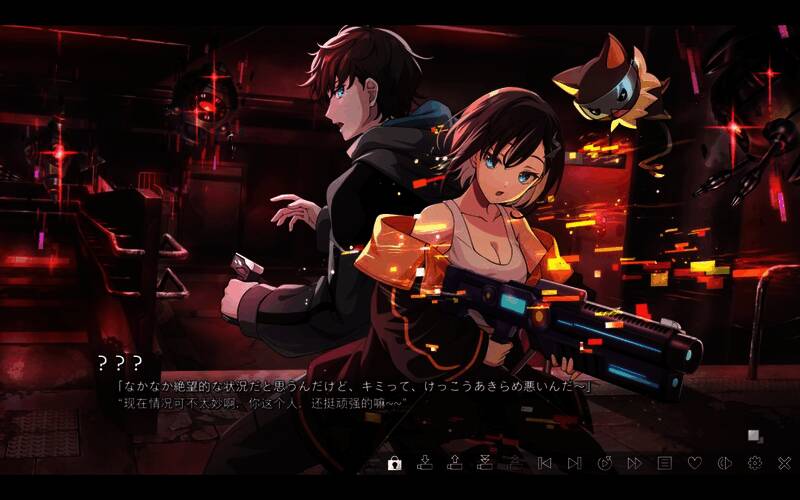The width and height of the screenshot is (800, 500).
Task: Open the backlog text history
Action: (x=664, y=463)
